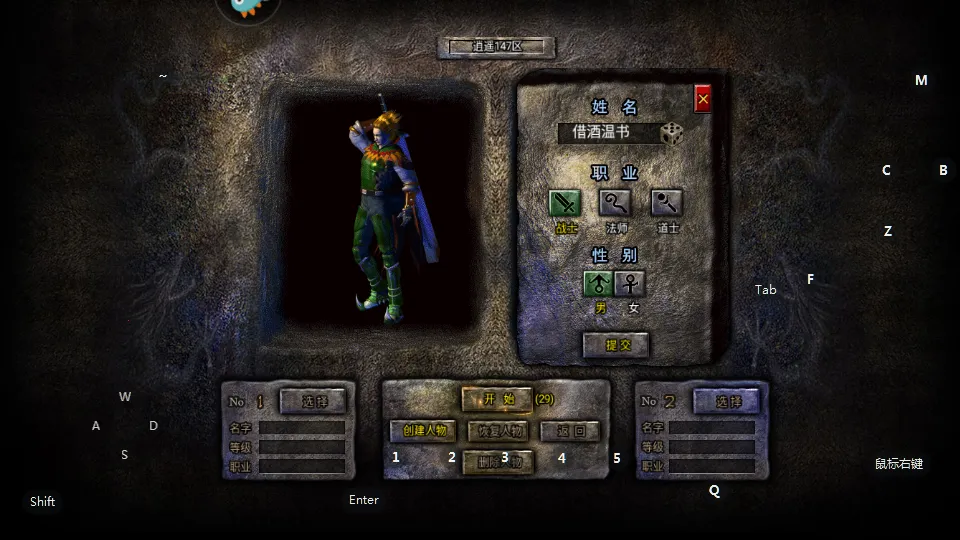Click the restore character (恢复人物) button

(497, 431)
